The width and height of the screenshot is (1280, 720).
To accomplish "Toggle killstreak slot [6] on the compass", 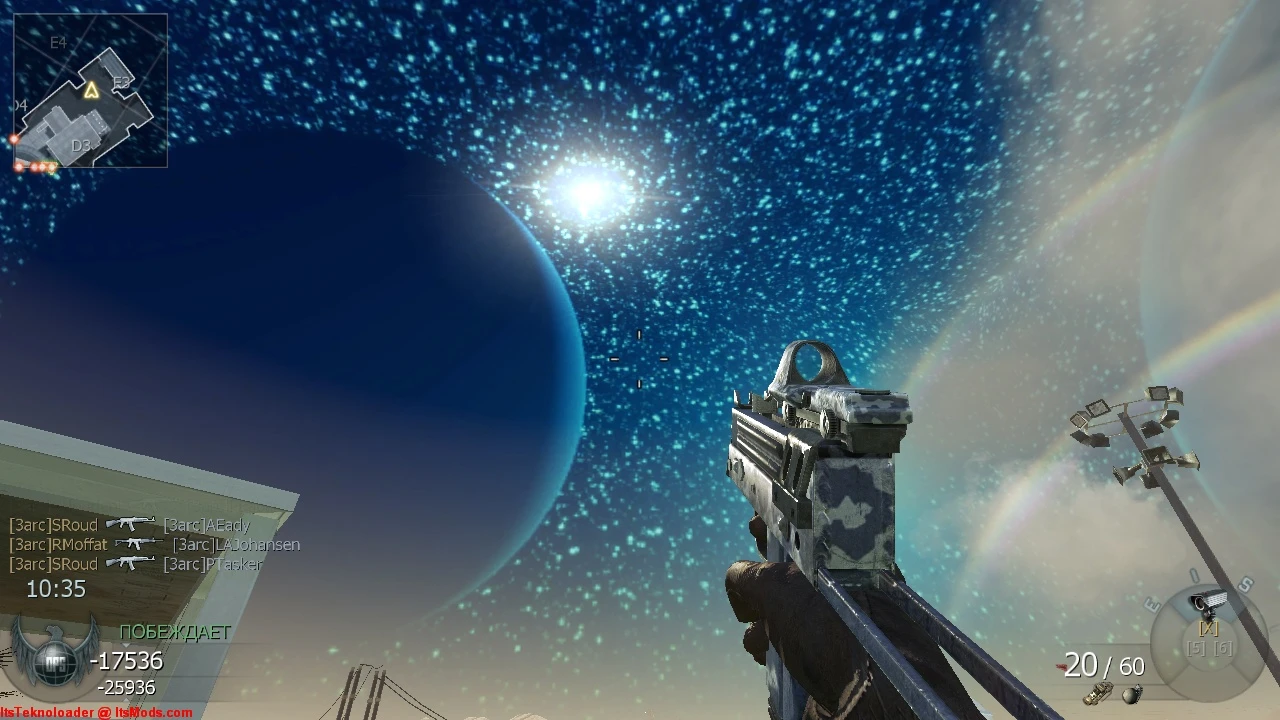I will [x=1223, y=648].
